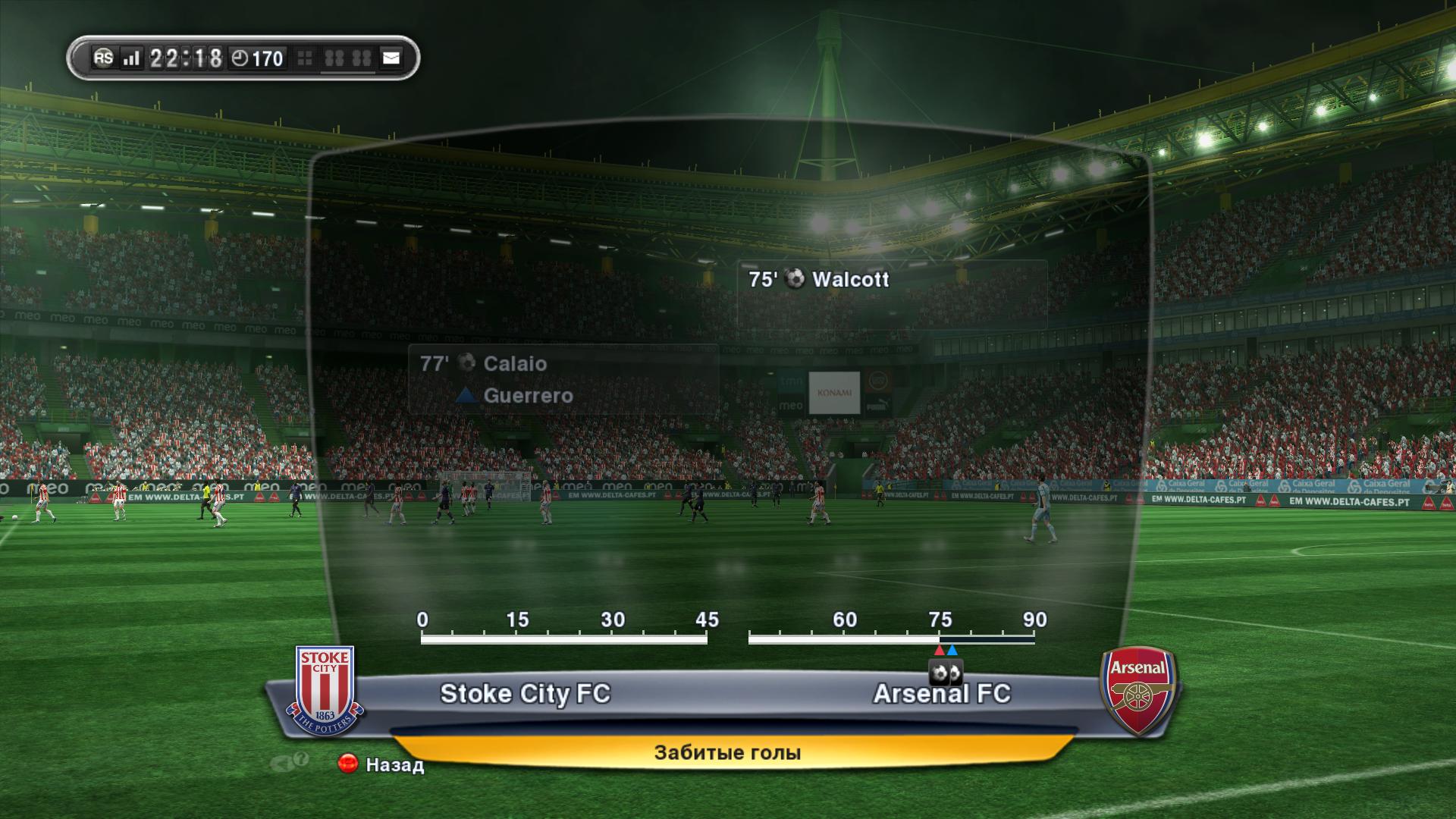Viewport: 1456px width, 819px height.
Task: Click the soccer balls icon on the timeline
Action: point(946,673)
